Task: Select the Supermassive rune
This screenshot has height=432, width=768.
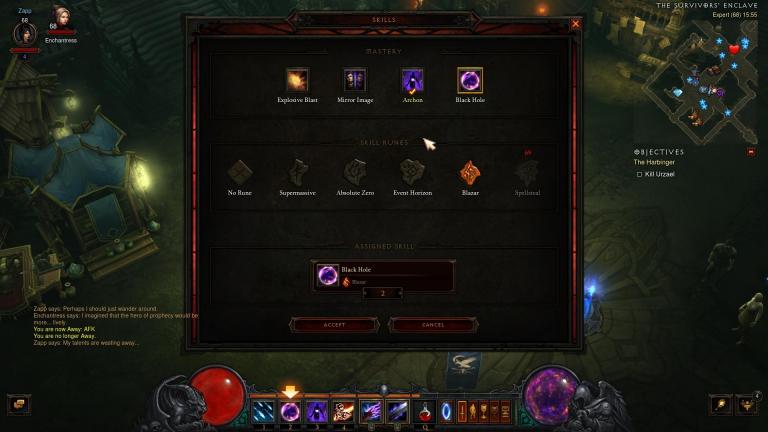Action: pos(297,173)
